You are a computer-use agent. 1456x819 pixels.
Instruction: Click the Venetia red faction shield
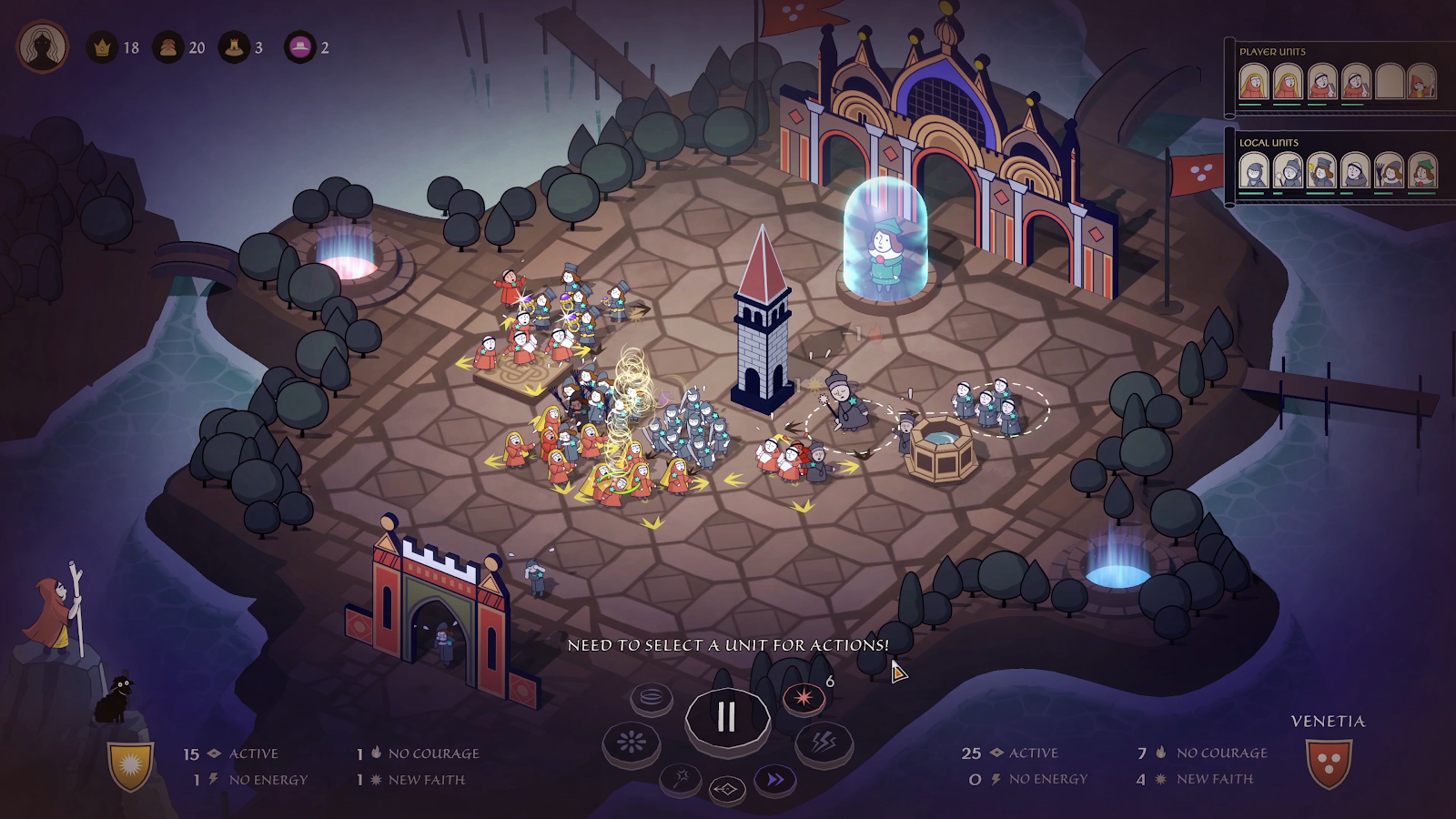1328,763
